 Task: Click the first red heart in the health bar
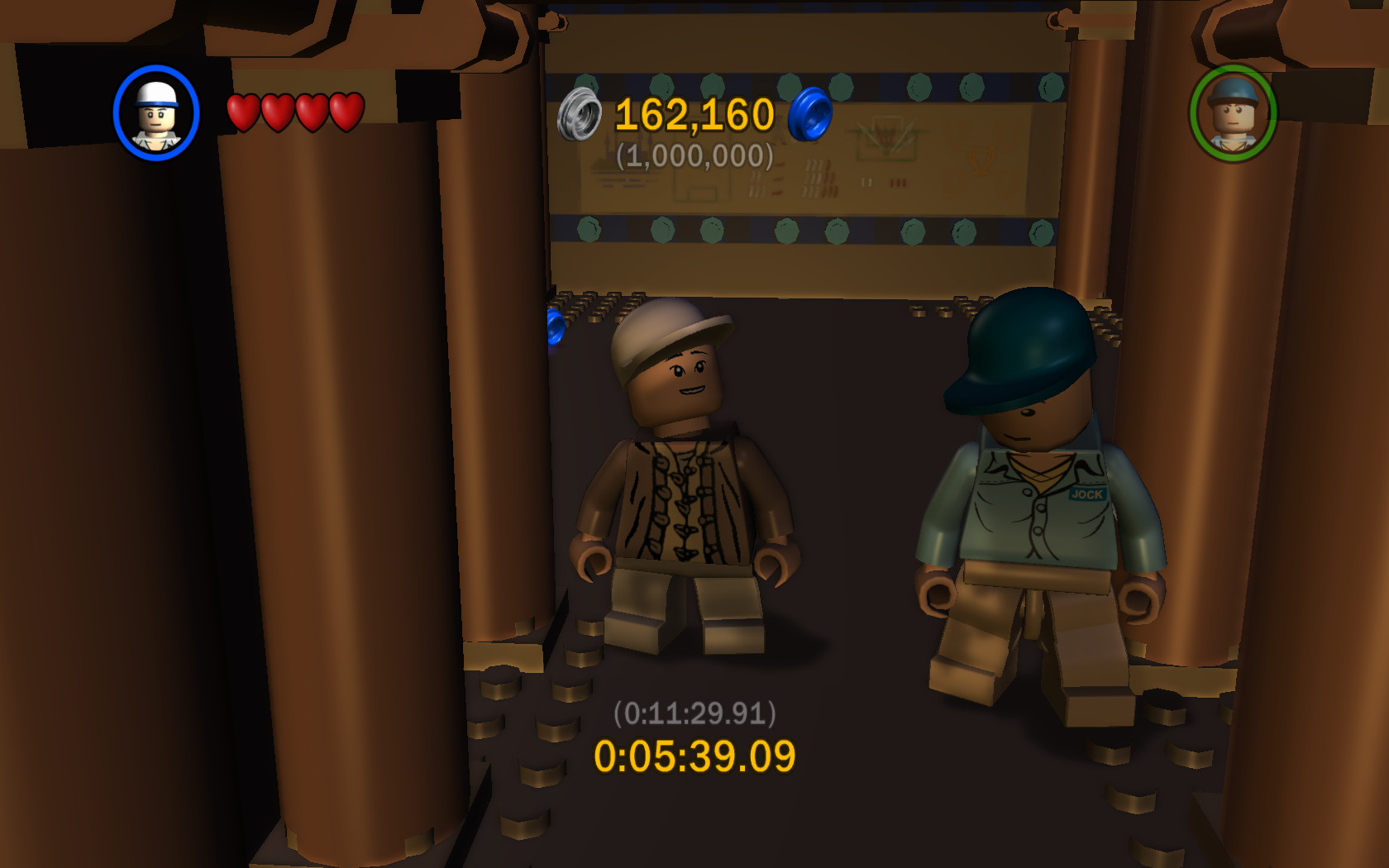(x=244, y=113)
